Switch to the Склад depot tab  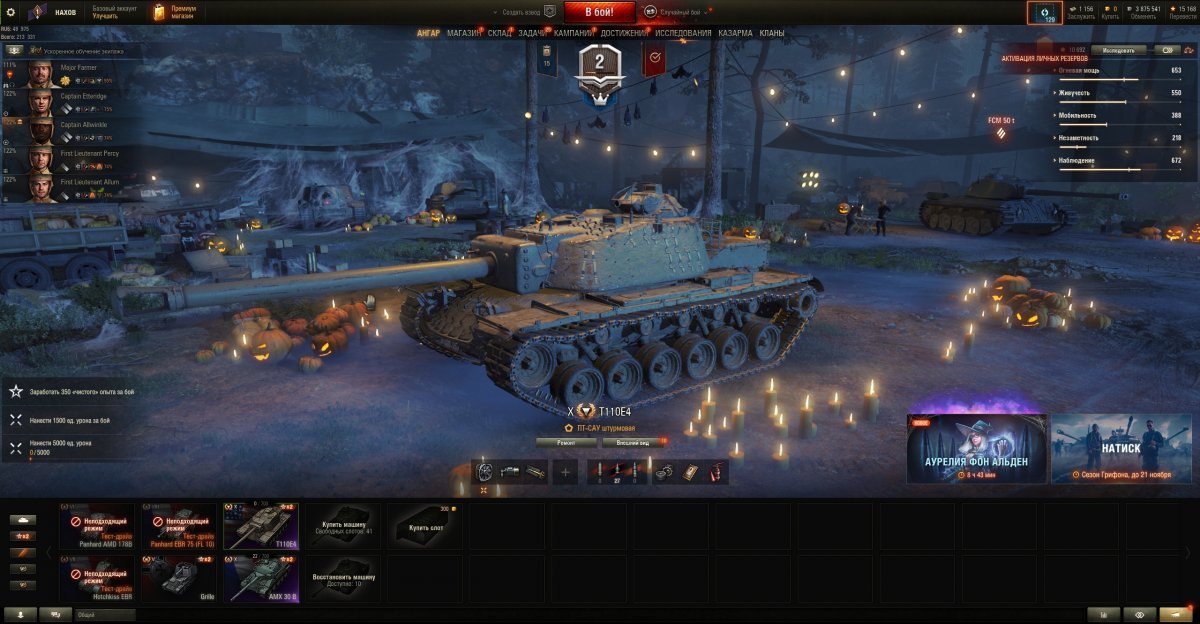point(500,33)
